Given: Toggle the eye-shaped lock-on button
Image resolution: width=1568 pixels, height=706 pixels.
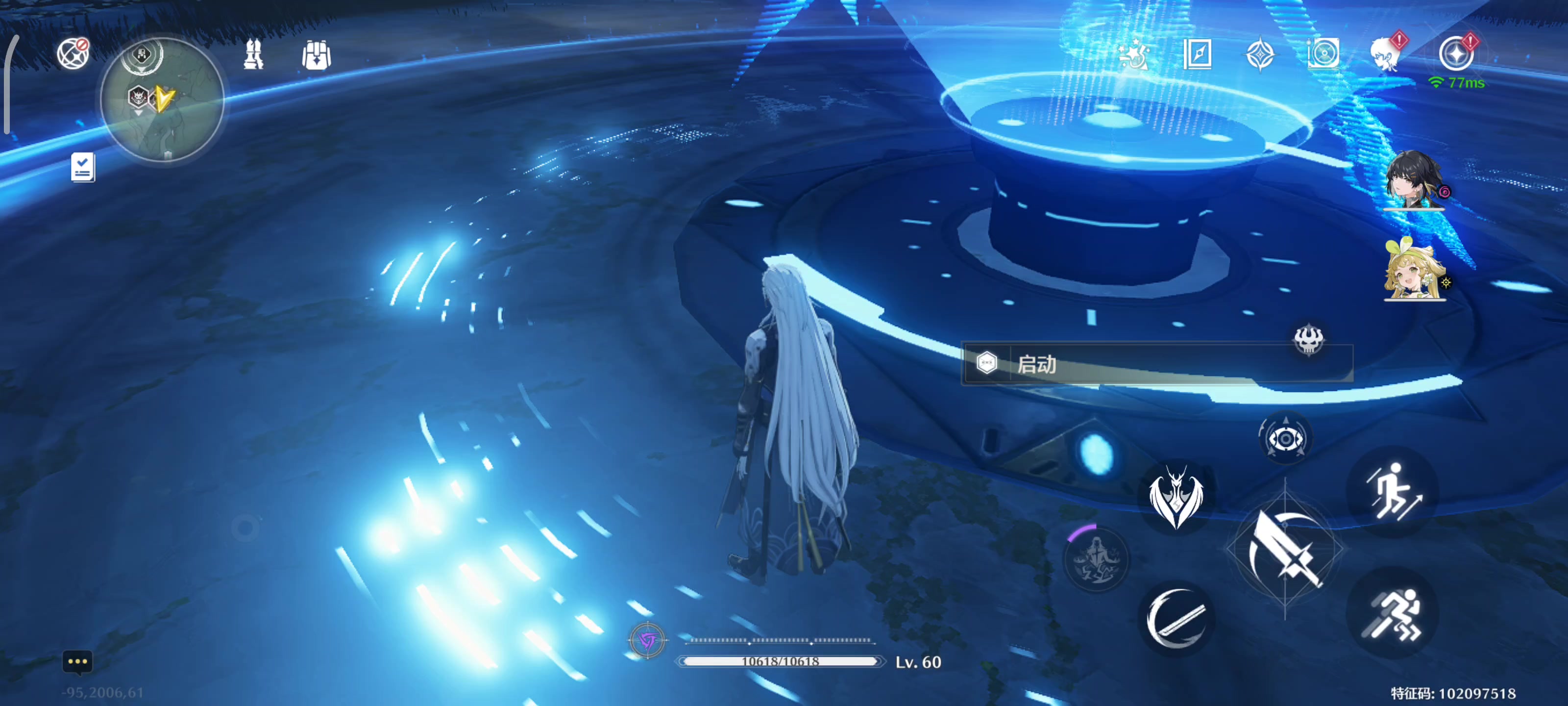Looking at the screenshot, I should click(1284, 438).
